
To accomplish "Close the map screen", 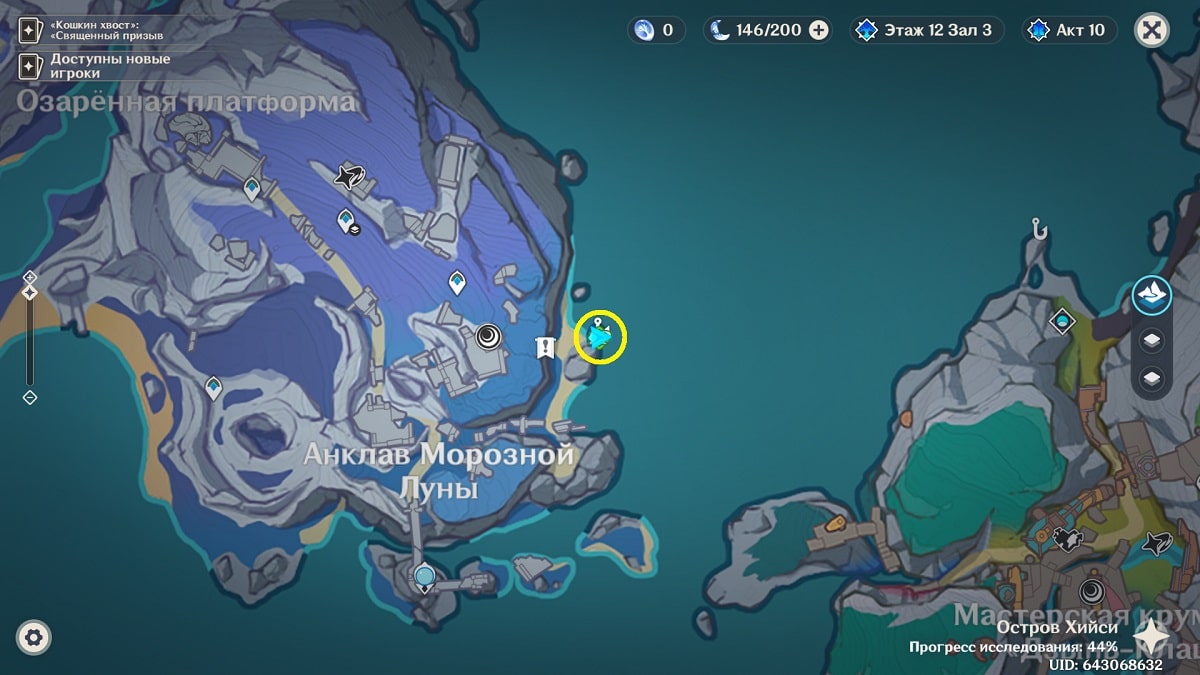I will (x=1152, y=30).
